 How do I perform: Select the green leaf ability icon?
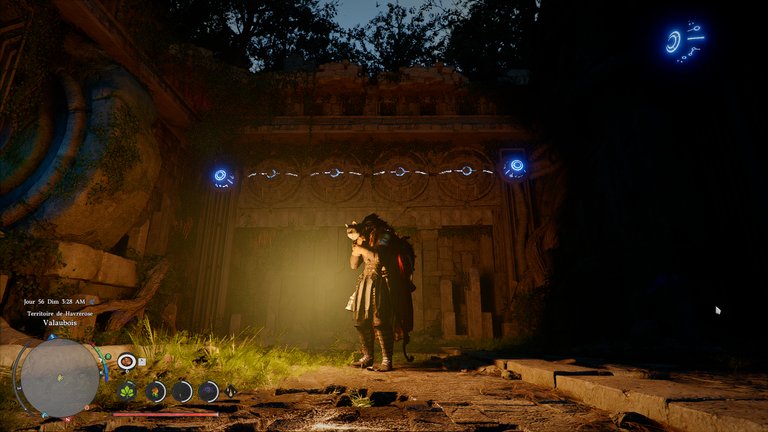[128, 391]
